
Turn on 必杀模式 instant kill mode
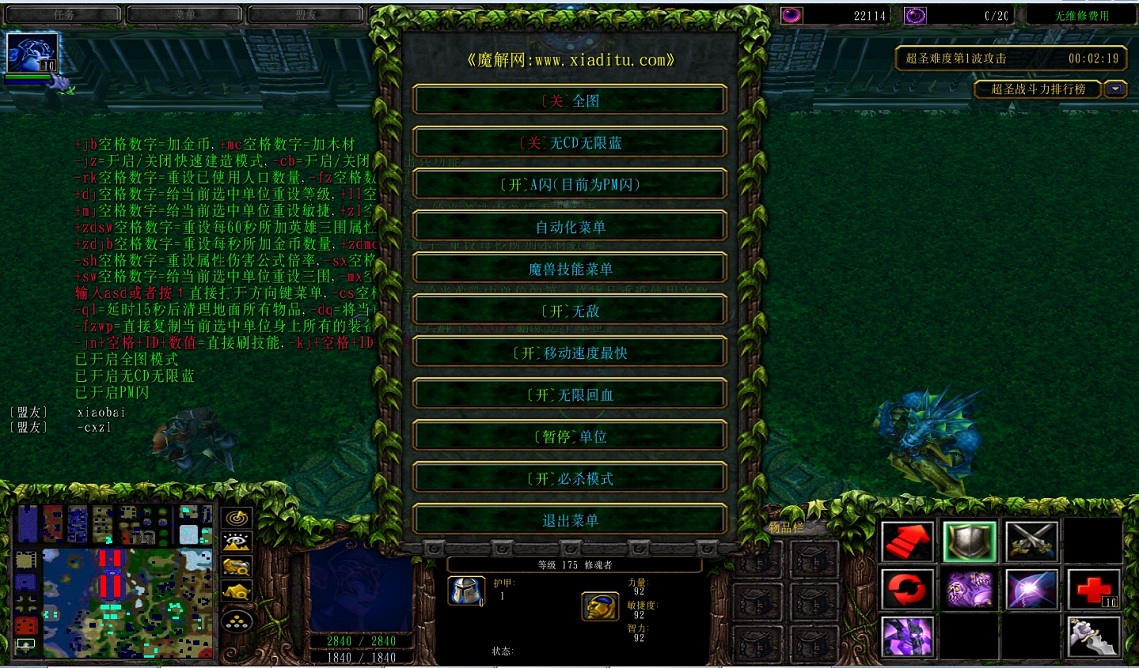click(570, 479)
